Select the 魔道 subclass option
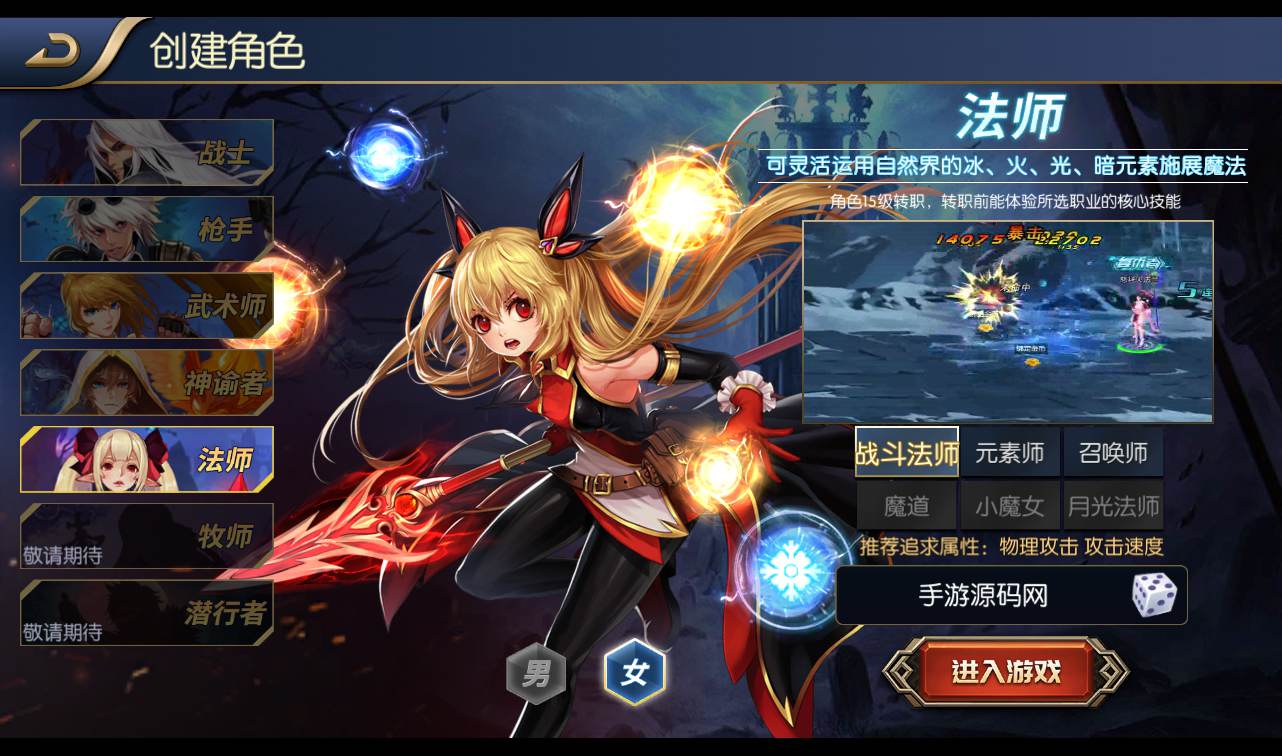Image resolution: width=1282 pixels, height=756 pixels. coord(908,505)
